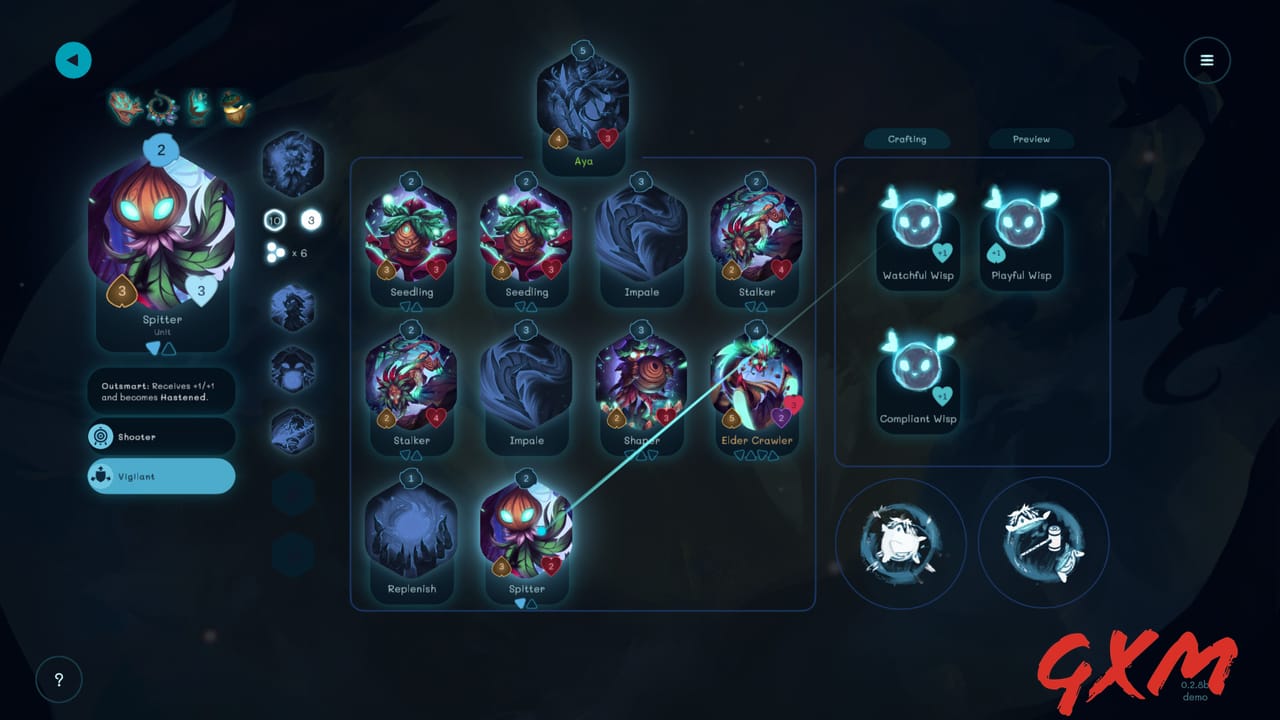
Task: Switch to the Preview tab
Action: coord(1031,139)
